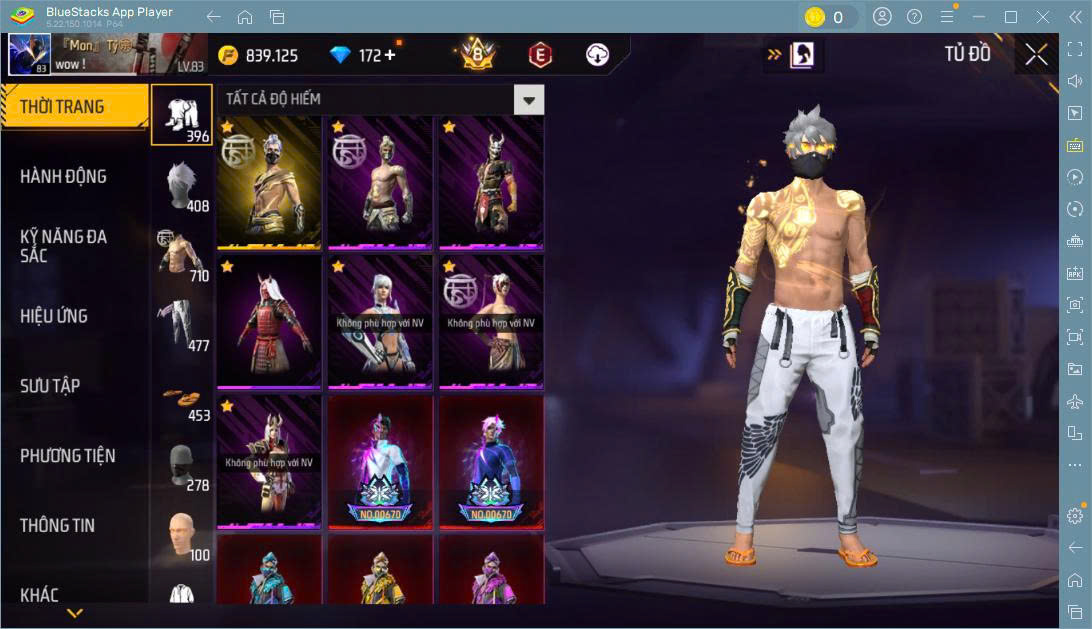Tap the plus to add diamonds
This screenshot has height=629, width=1092.
point(390,55)
